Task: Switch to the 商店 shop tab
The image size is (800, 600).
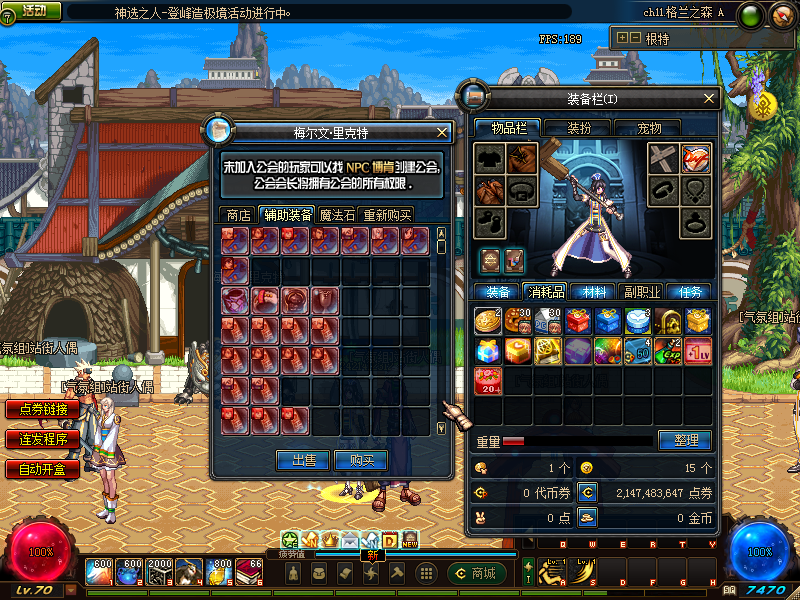Action: tap(238, 214)
